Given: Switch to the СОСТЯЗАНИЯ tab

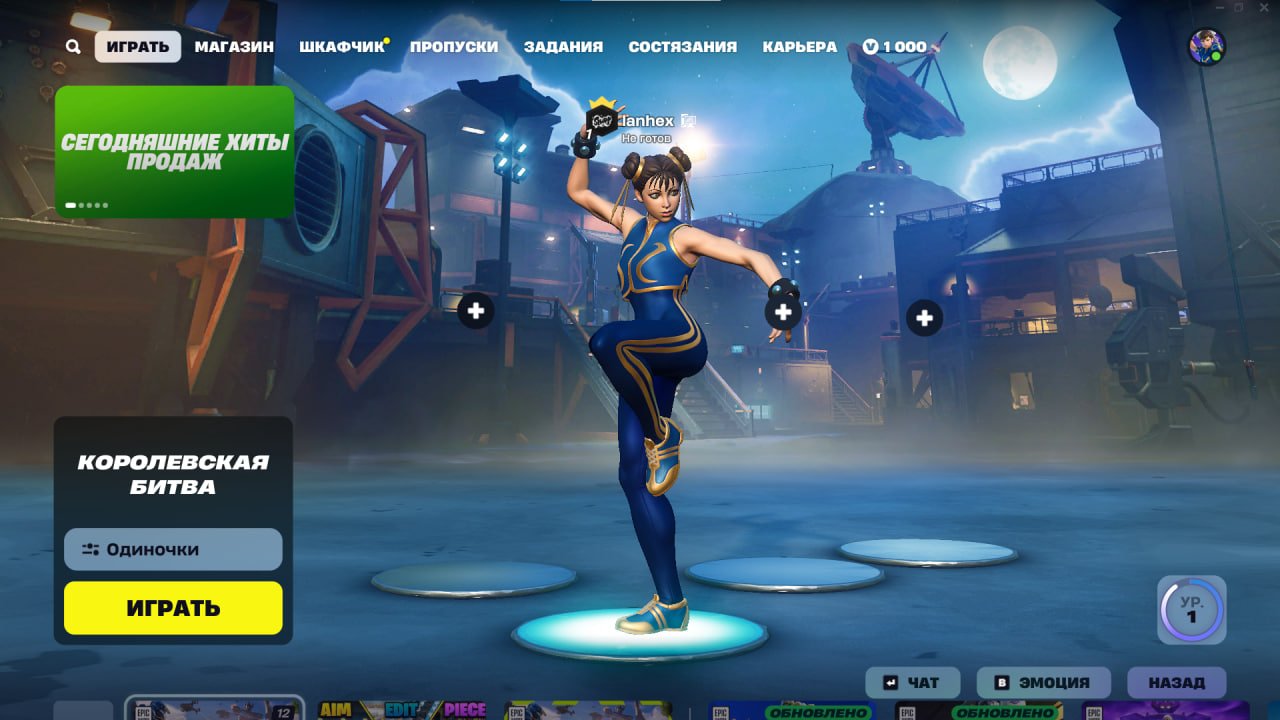Looking at the screenshot, I should coord(682,46).
